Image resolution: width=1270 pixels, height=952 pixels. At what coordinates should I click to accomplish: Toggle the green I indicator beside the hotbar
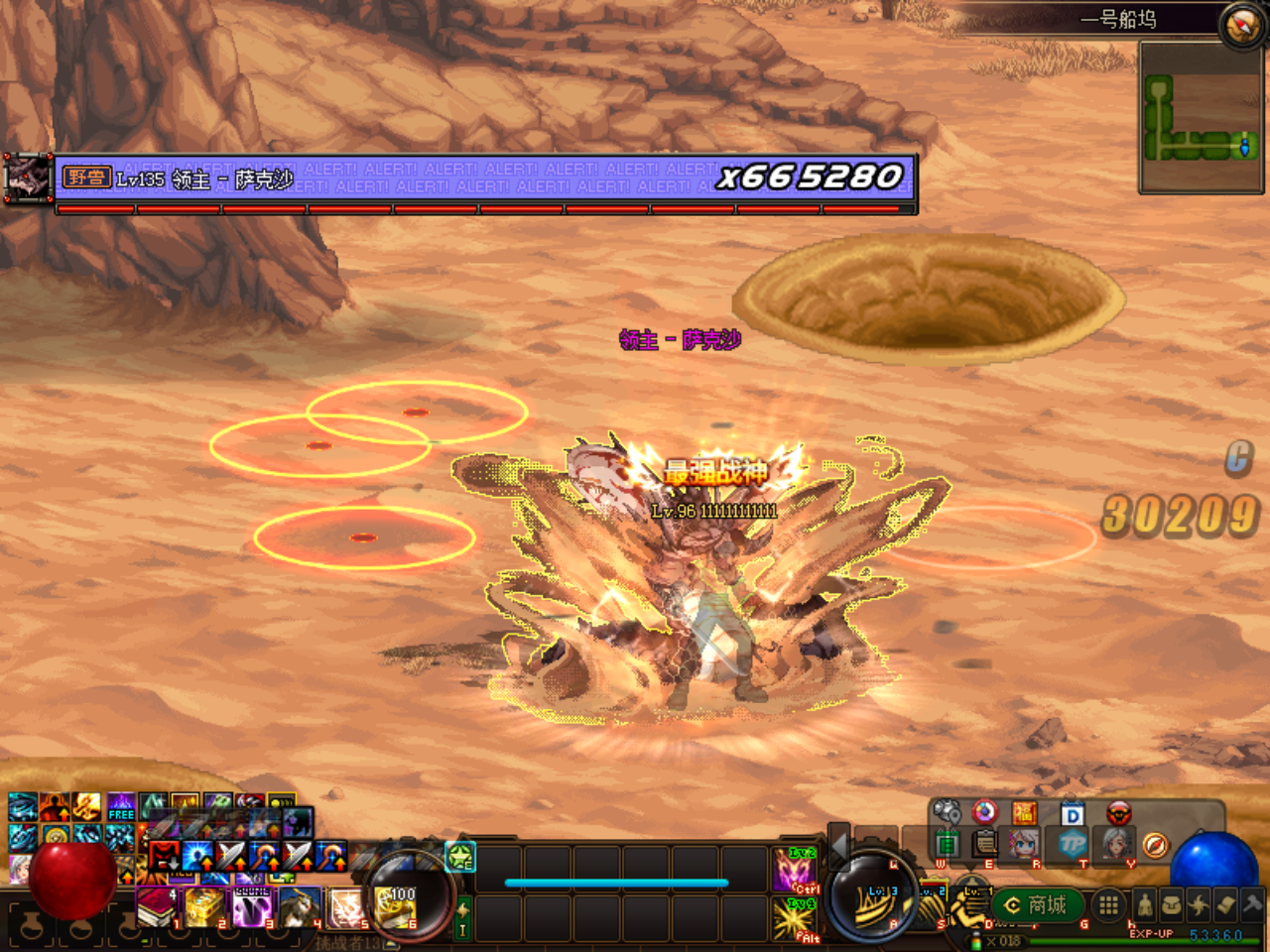tap(463, 929)
